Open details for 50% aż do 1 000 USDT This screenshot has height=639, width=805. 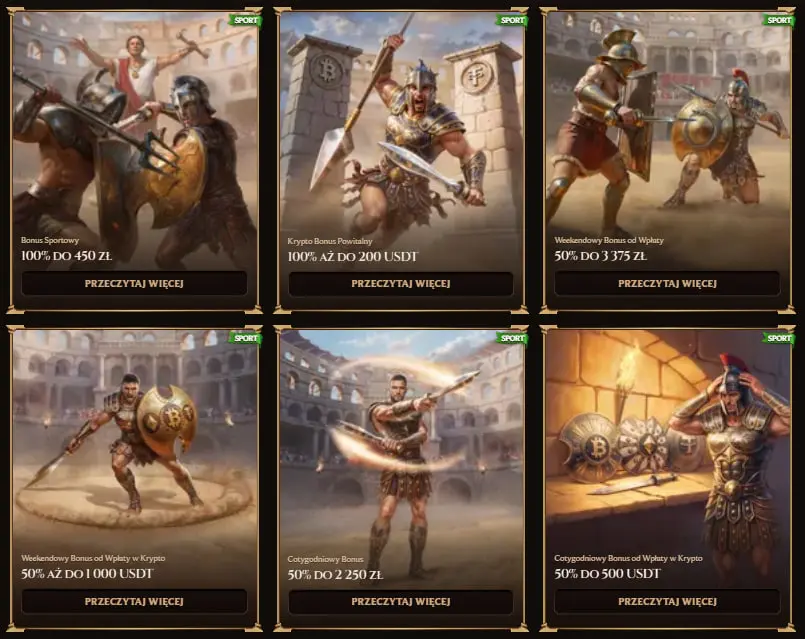click(134, 601)
